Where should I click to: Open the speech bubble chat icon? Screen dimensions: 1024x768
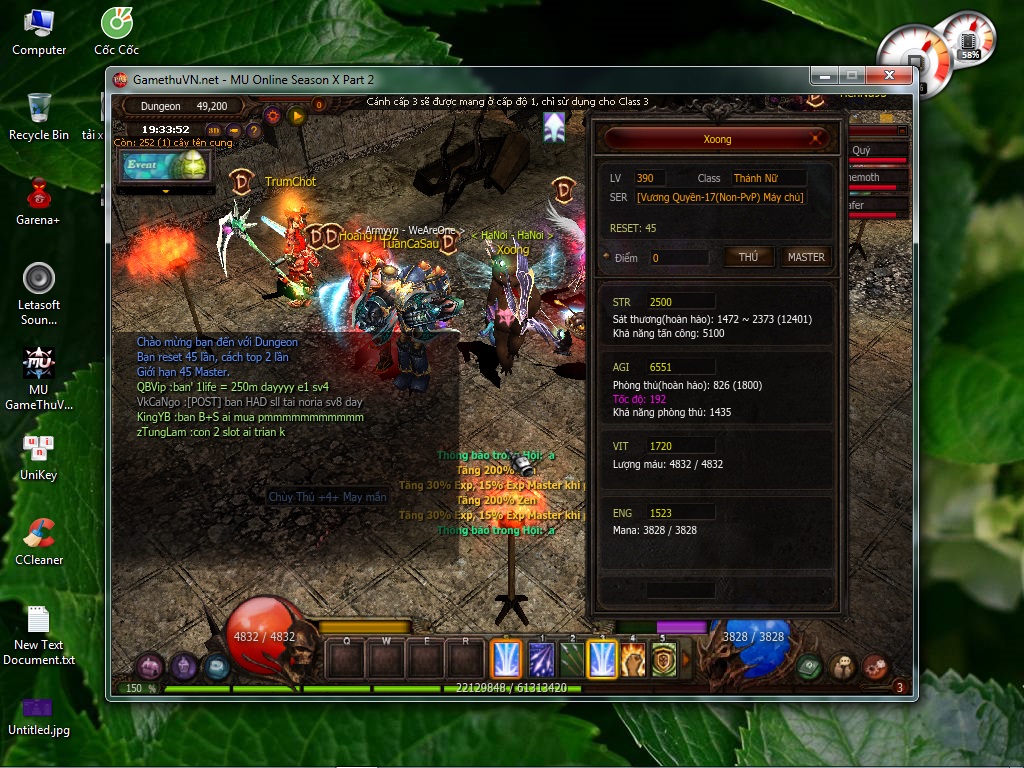coord(843,666)
